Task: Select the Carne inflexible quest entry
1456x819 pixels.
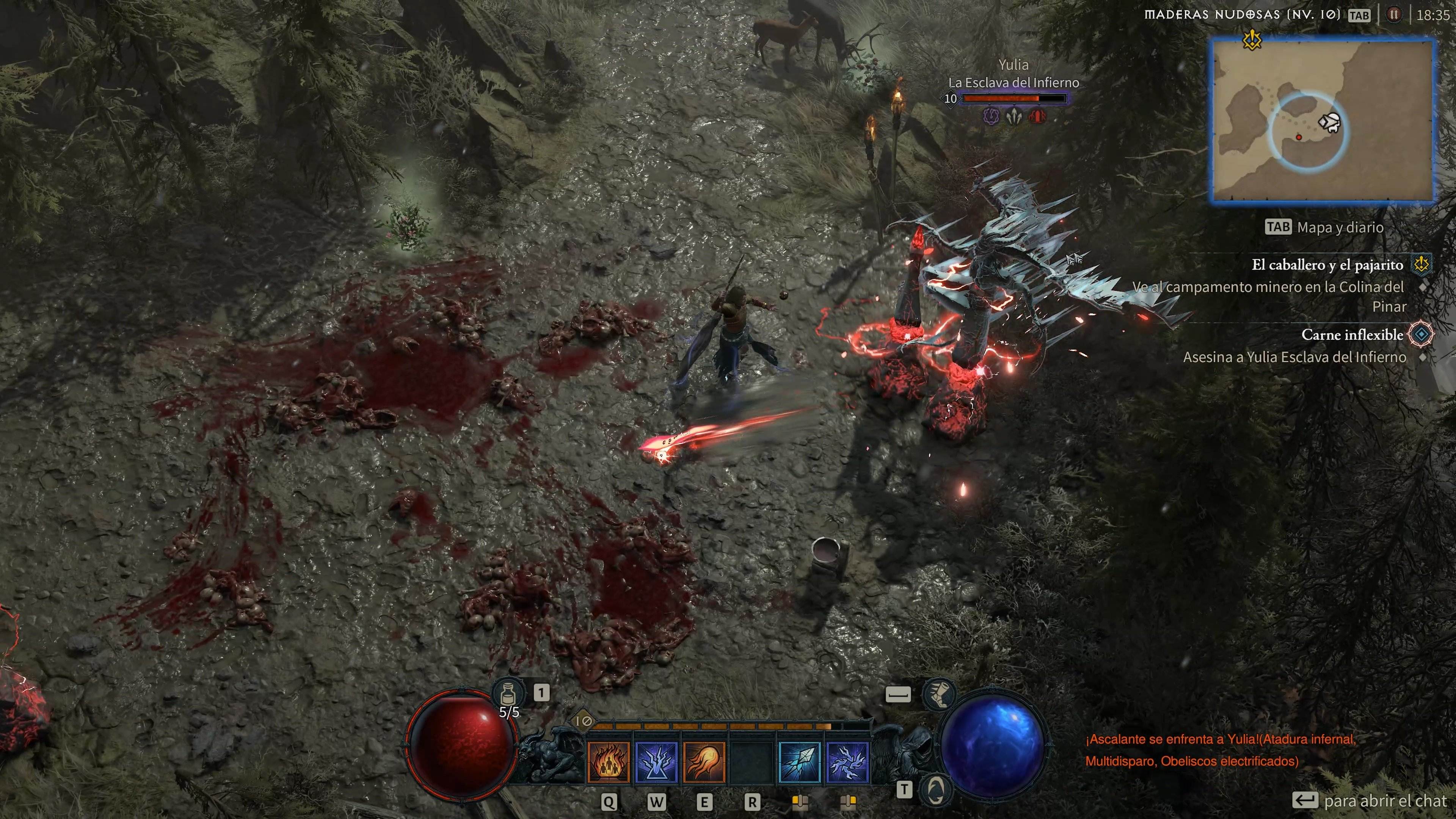Action: [x=1352, y=334]
